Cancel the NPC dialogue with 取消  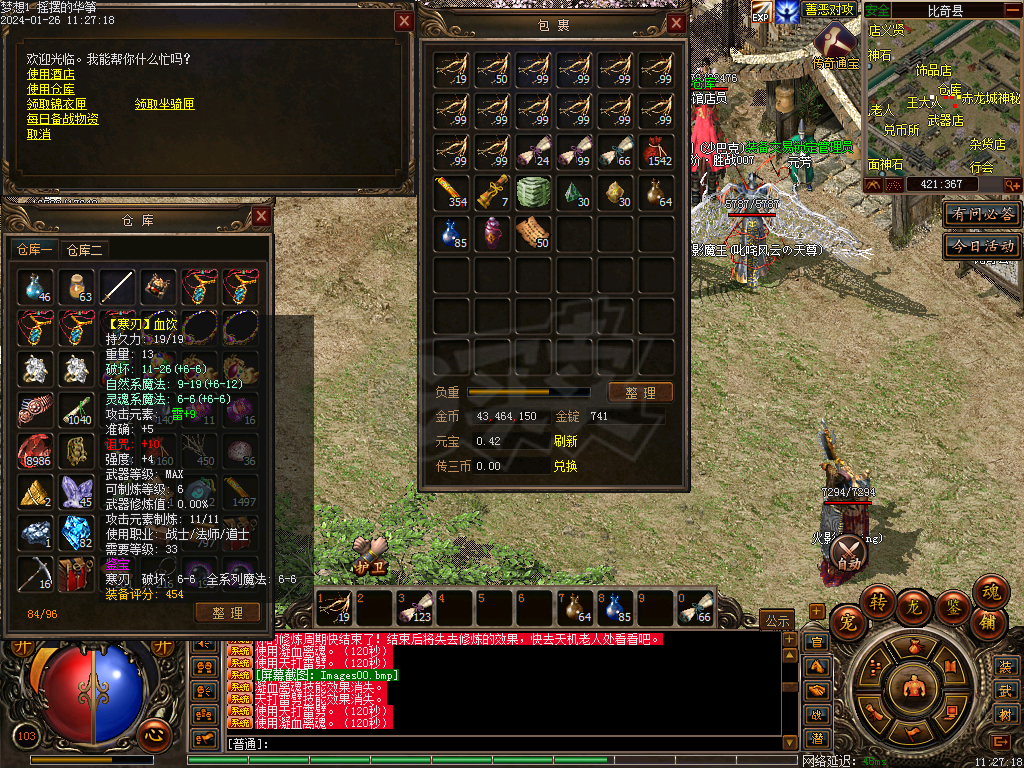tap(39, 134)
